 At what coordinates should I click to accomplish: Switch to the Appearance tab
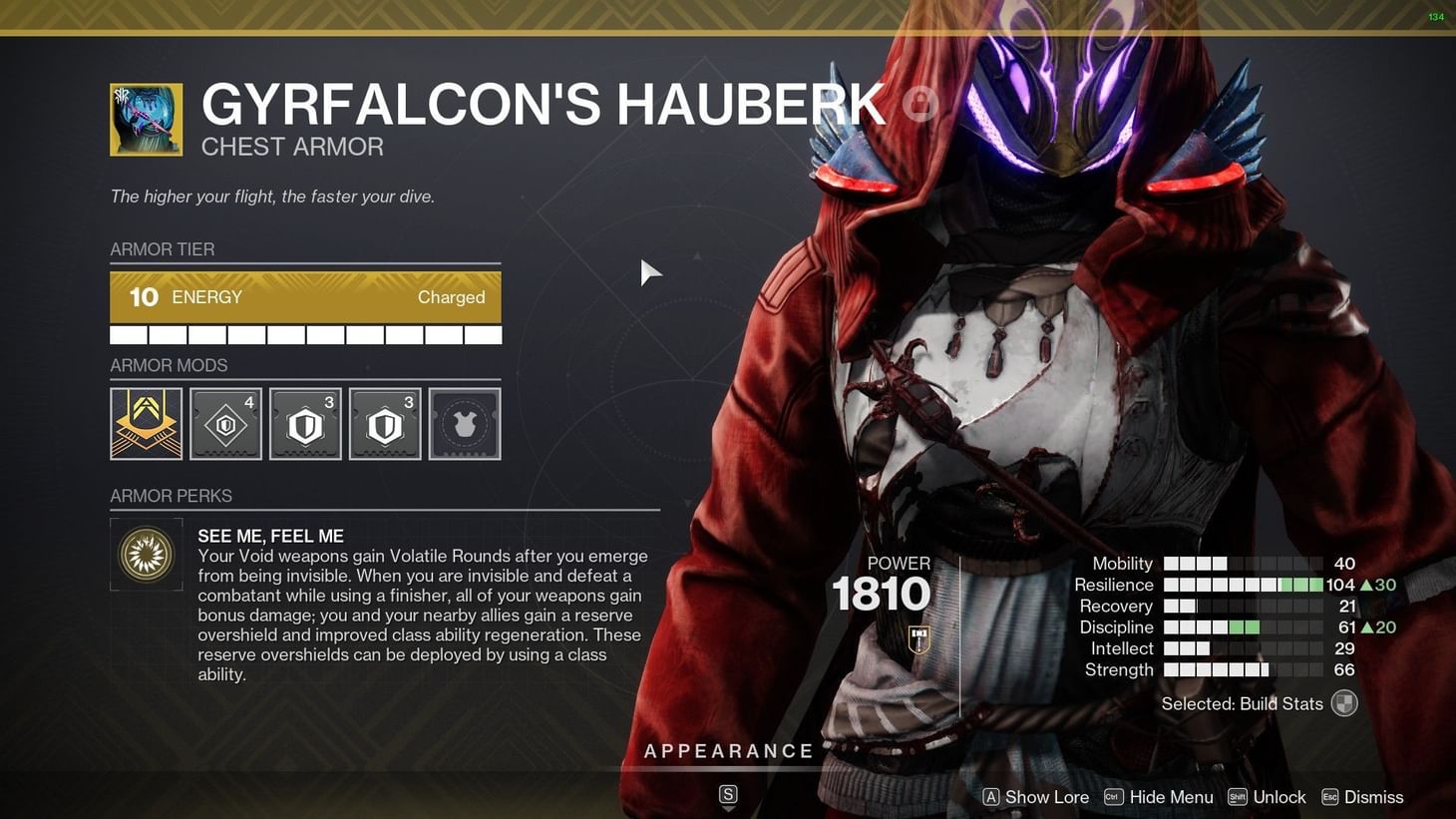[729, 750]
